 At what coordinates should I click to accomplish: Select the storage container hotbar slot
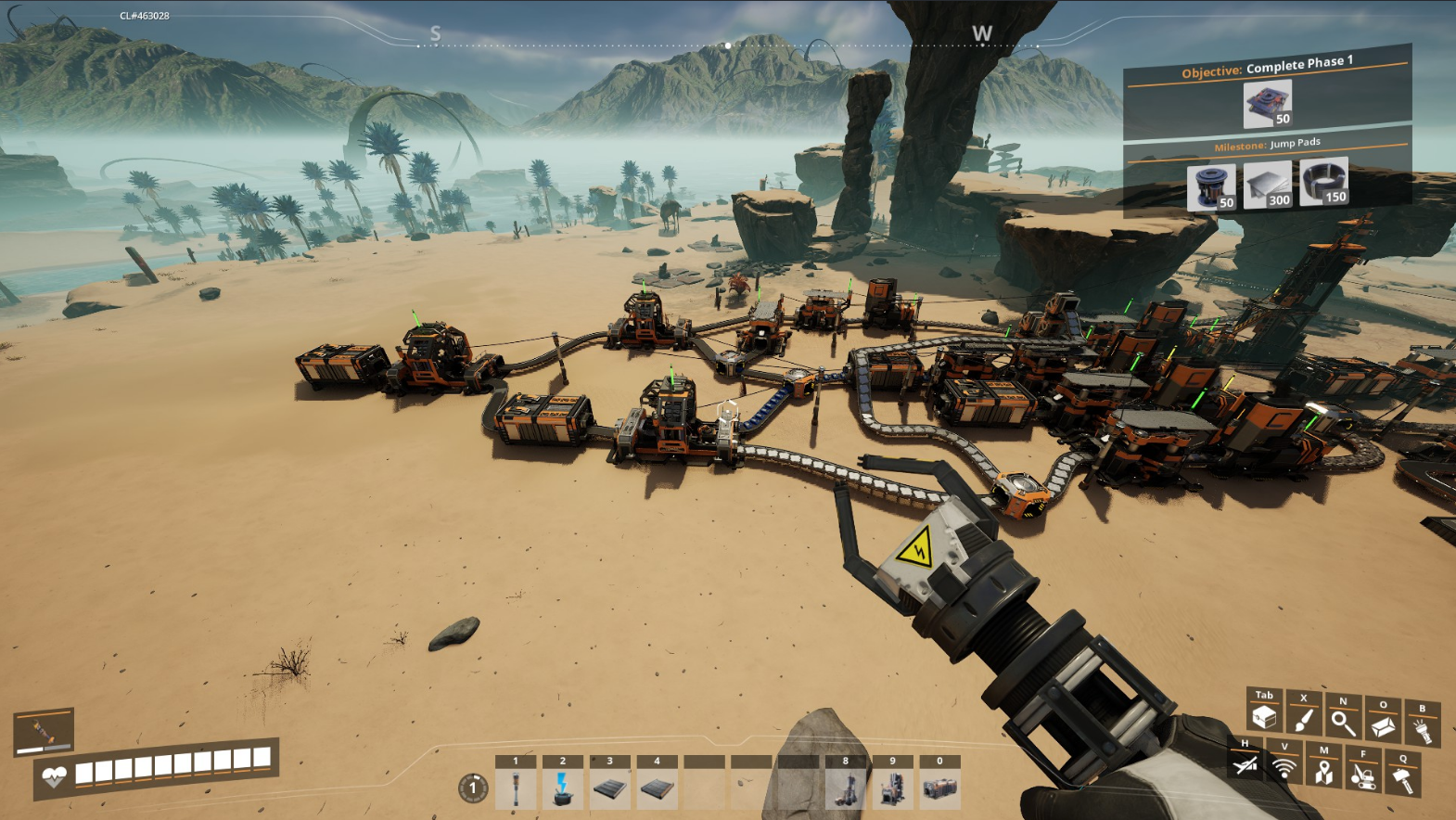(x=940, y=788)
